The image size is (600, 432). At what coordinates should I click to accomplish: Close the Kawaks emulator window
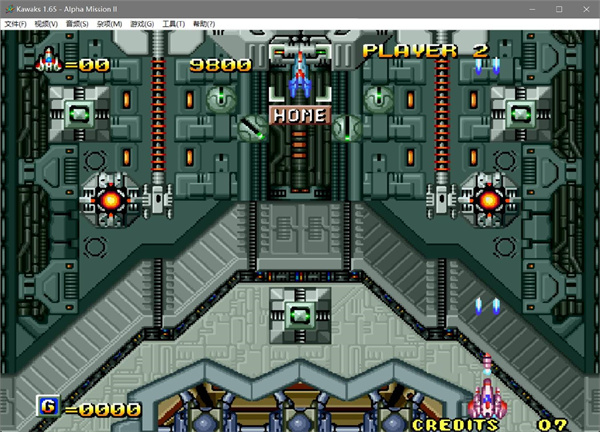point(585,8)
